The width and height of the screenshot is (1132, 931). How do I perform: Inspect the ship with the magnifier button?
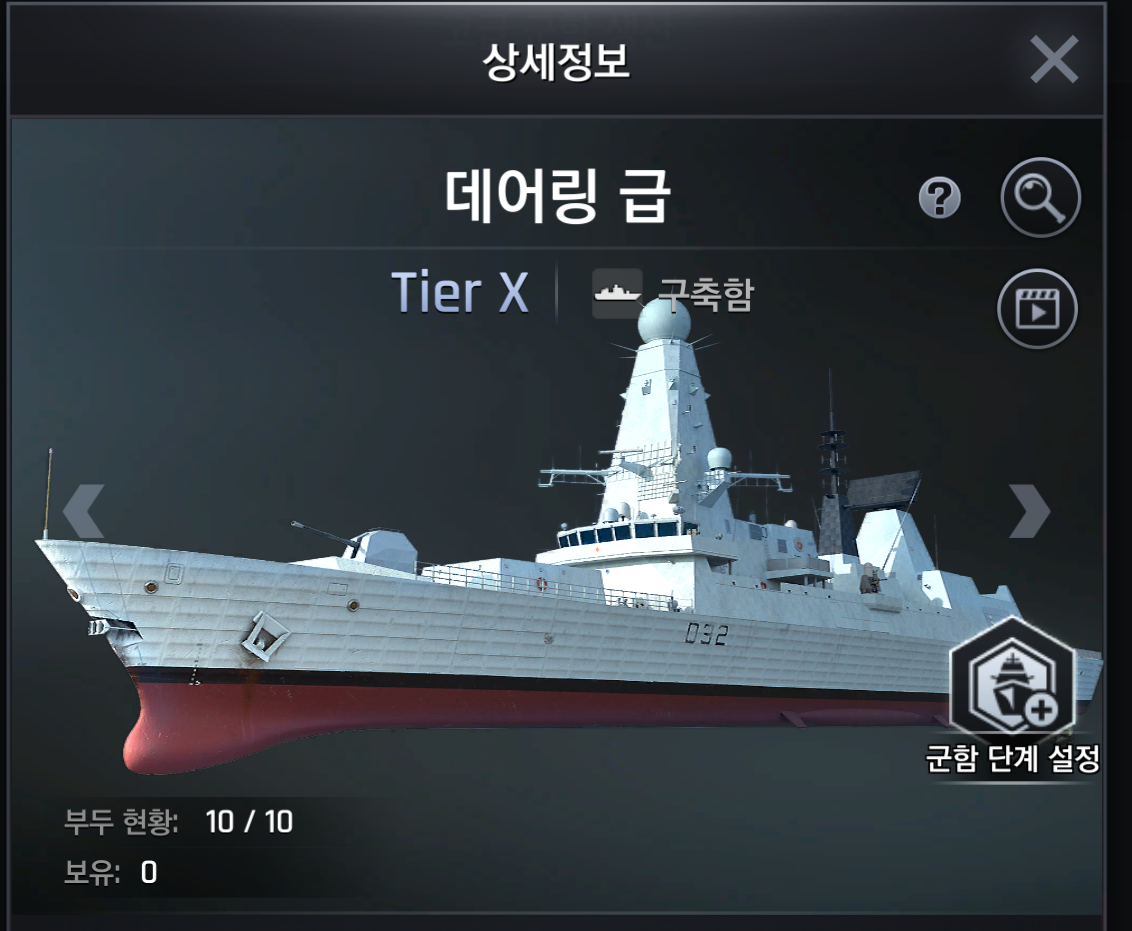pyautogui.click(x=1040, y=197)
